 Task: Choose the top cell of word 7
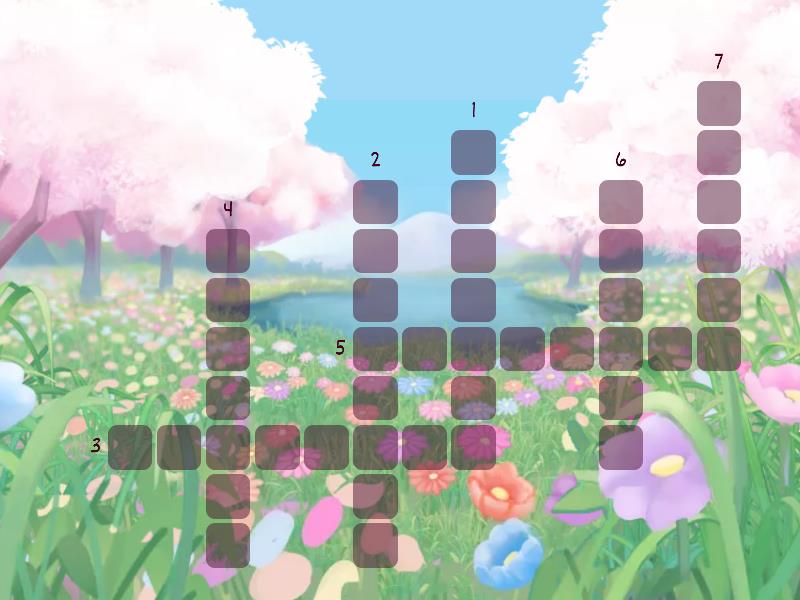718,103
